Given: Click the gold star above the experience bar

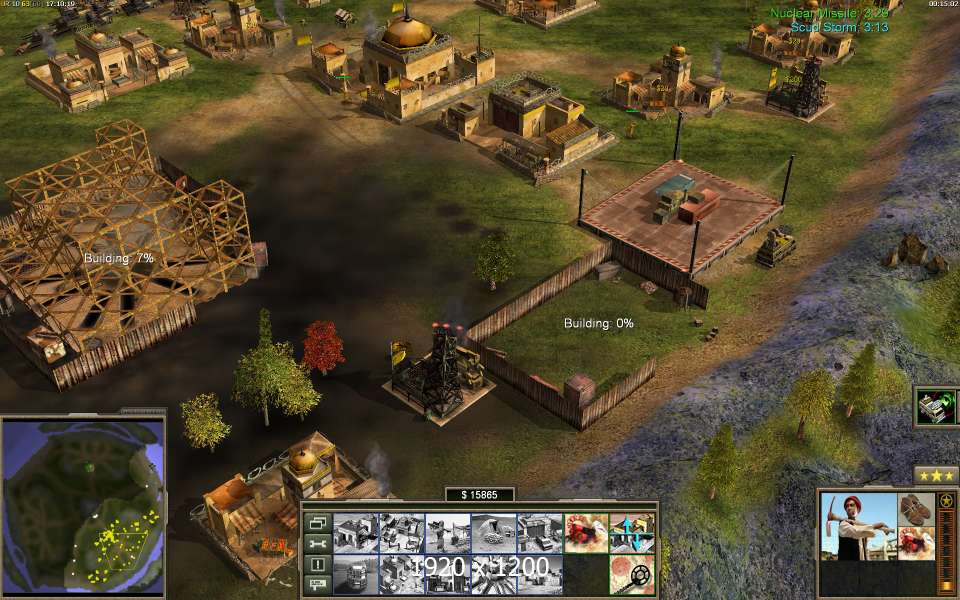Looking at the screenshot, I should point(945,500).
